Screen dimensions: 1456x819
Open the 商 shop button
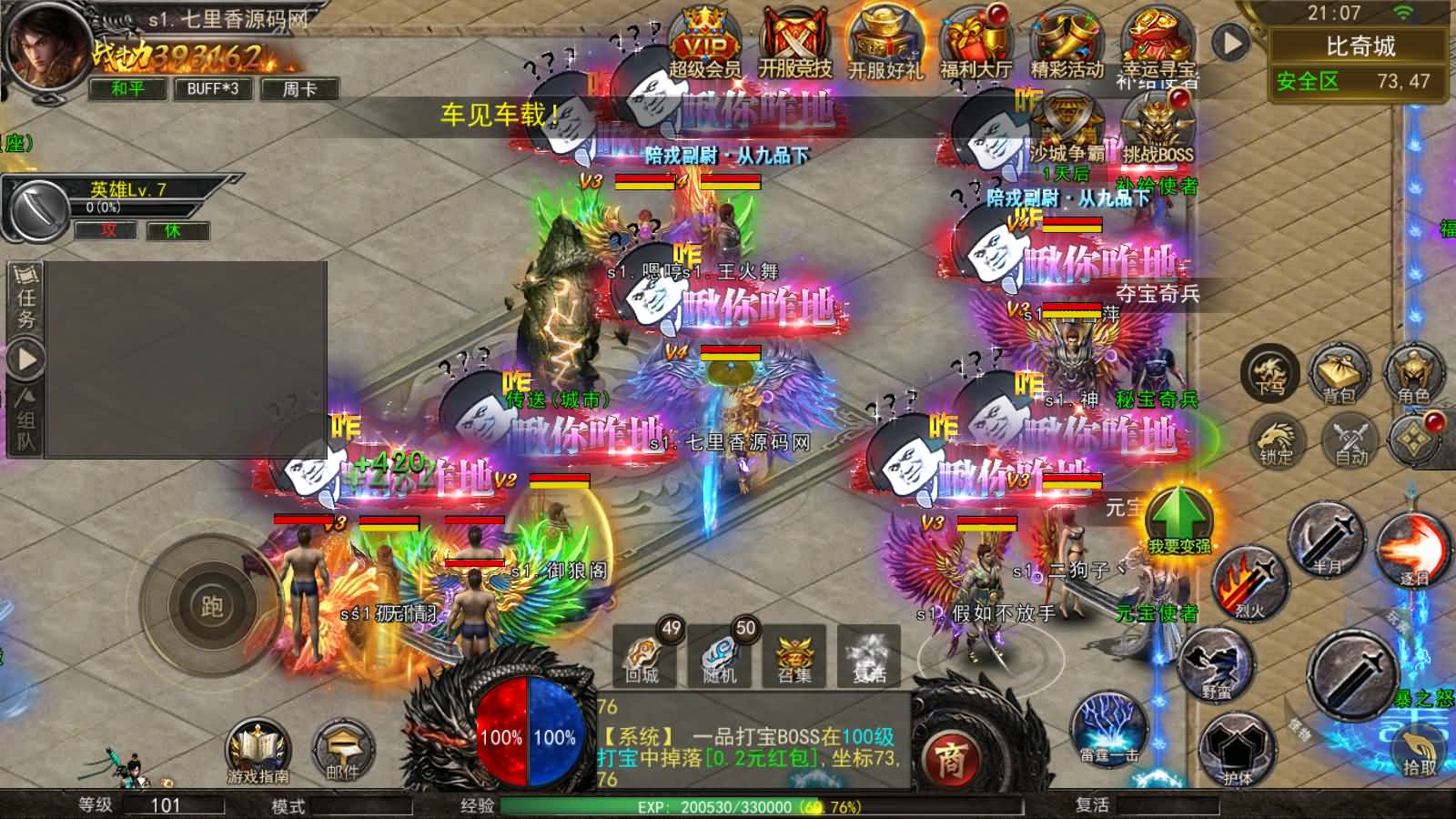pos(949,758)
